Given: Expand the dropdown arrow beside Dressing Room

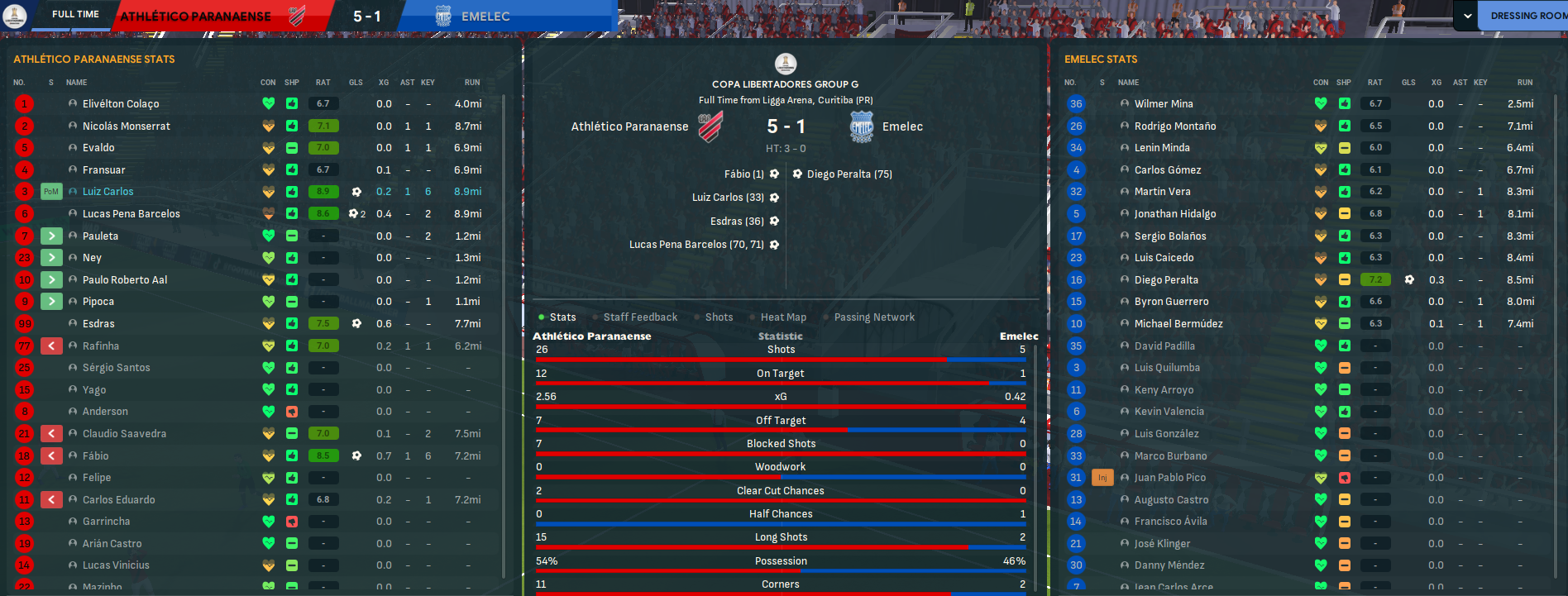Looking at the screenshot, I should pos(1467,16).
